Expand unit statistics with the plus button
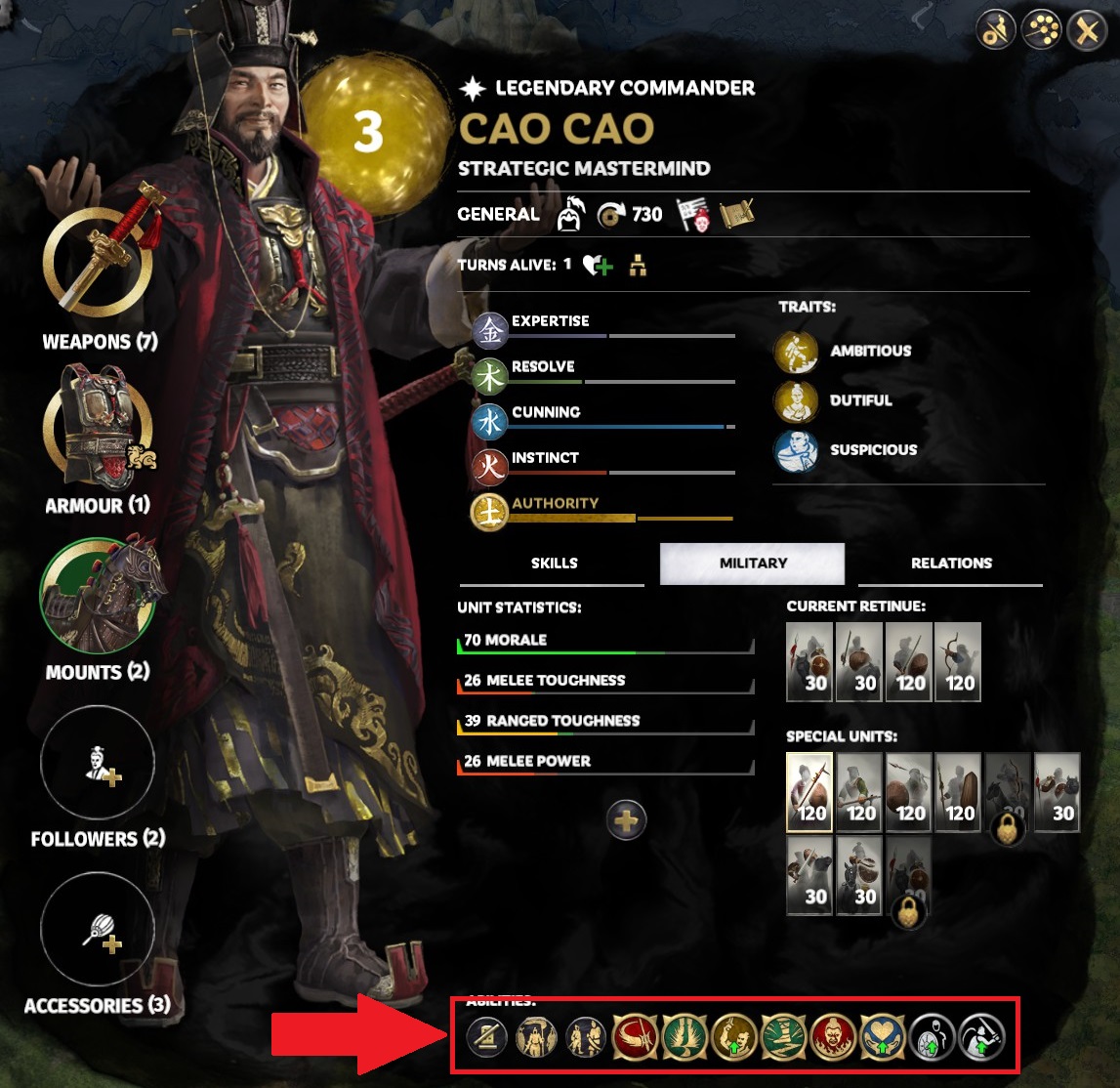1120x1088 pixels. (x=626, y=820)
